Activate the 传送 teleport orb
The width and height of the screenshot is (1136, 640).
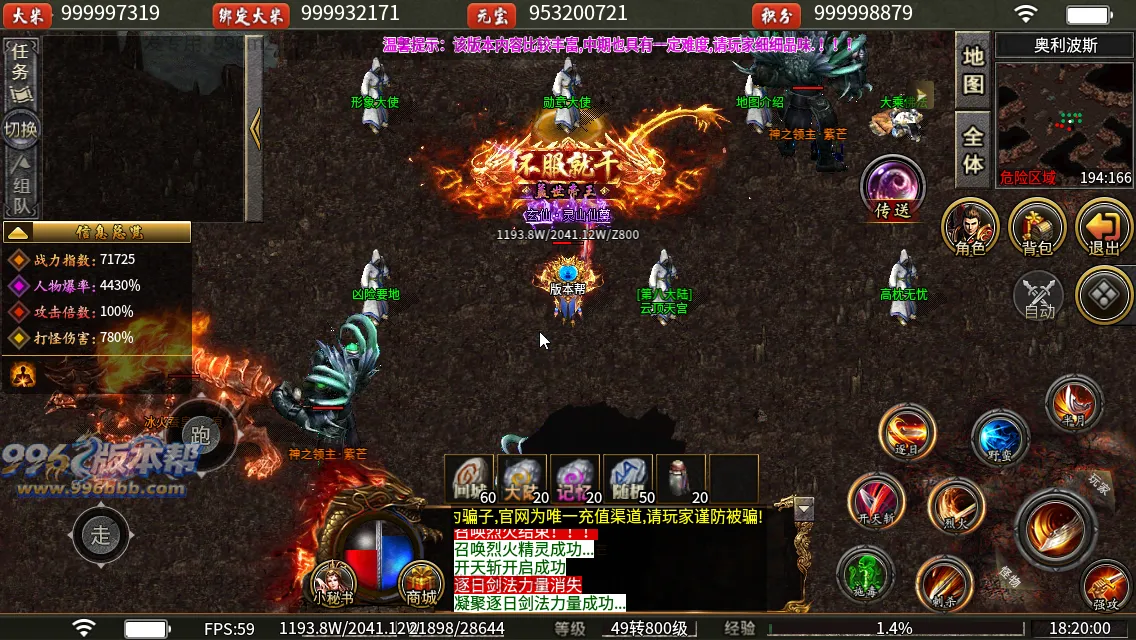pyautogui.click(x=892, y=188)
